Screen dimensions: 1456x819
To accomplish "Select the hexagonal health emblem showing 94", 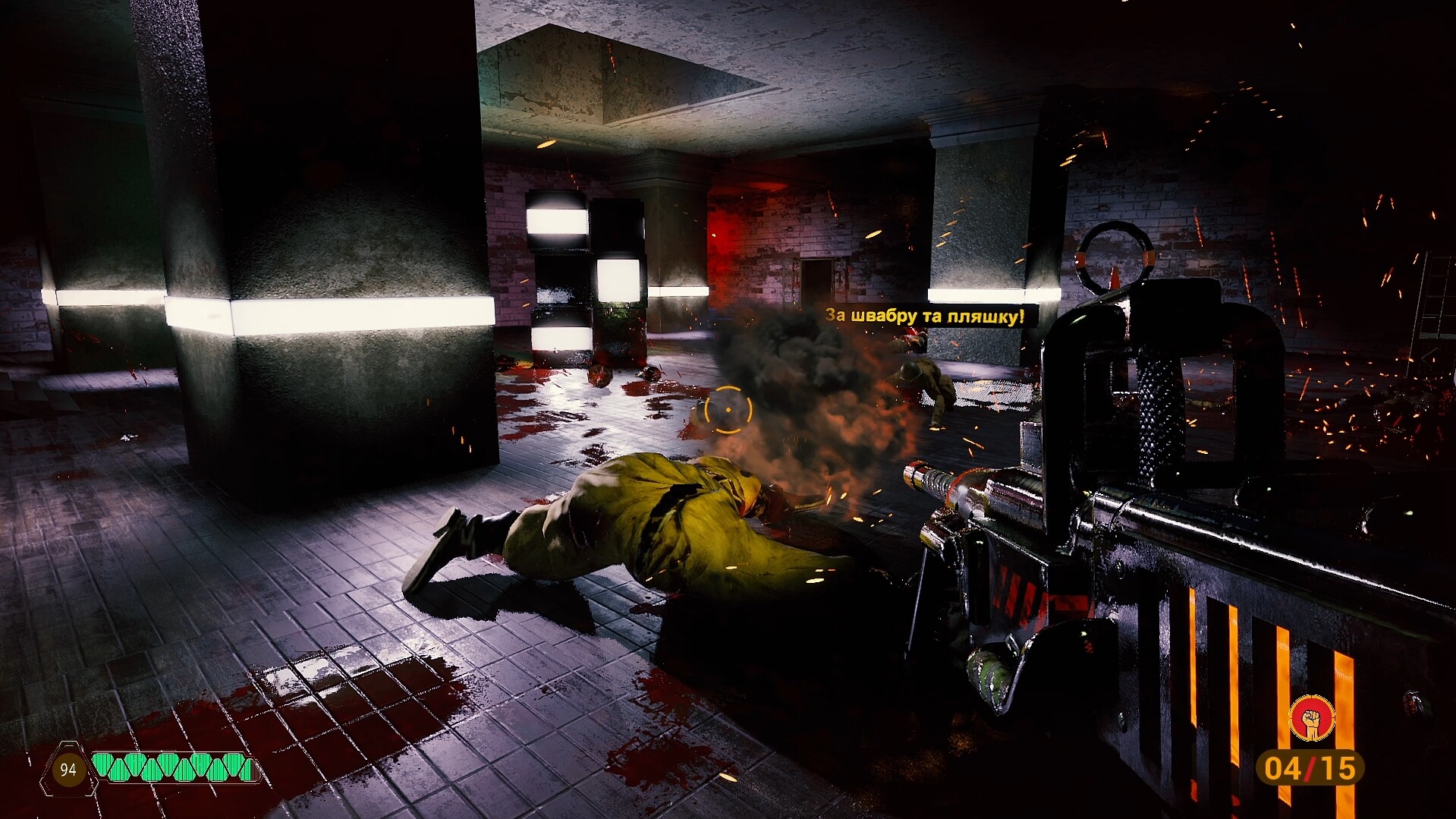I will click(67, 769).
